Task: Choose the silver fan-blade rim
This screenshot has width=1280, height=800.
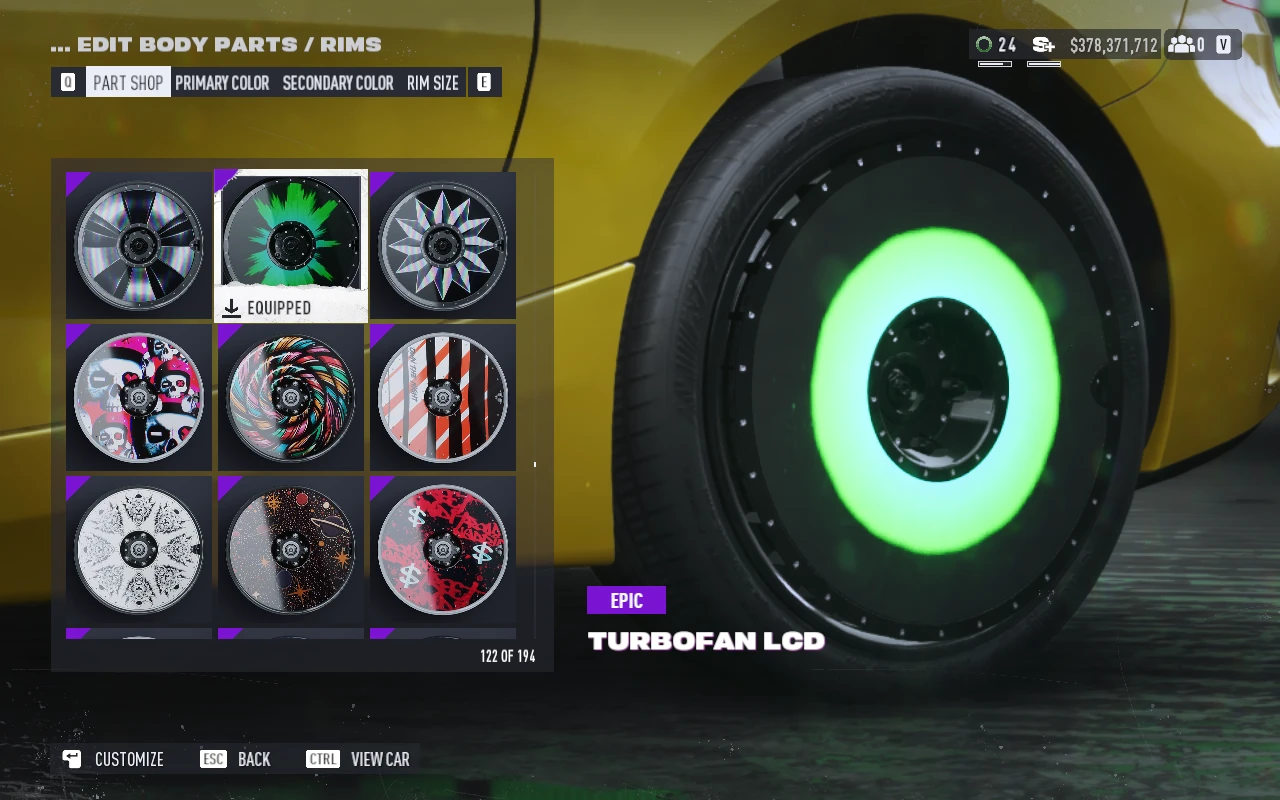Action: click(x=139, y=245)
